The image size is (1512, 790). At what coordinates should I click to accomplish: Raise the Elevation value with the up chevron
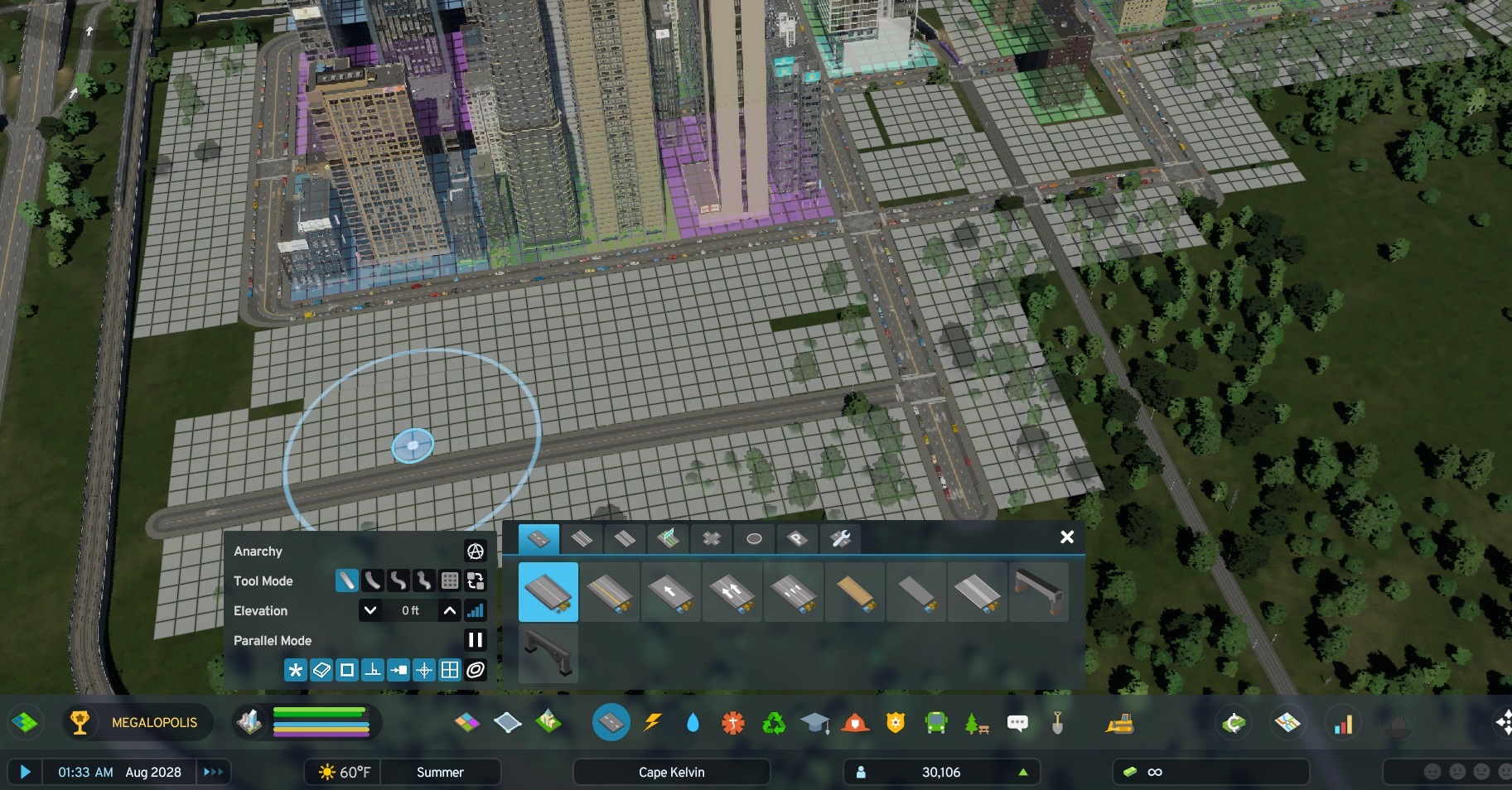(x=450, y=610)
